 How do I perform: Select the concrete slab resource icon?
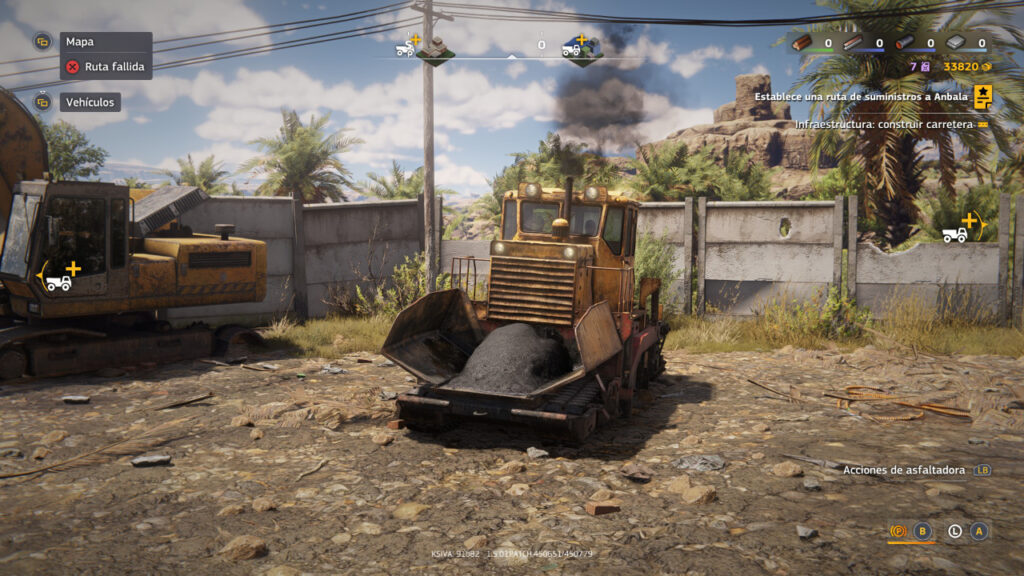pyautogui.click(x=955, y=43)
